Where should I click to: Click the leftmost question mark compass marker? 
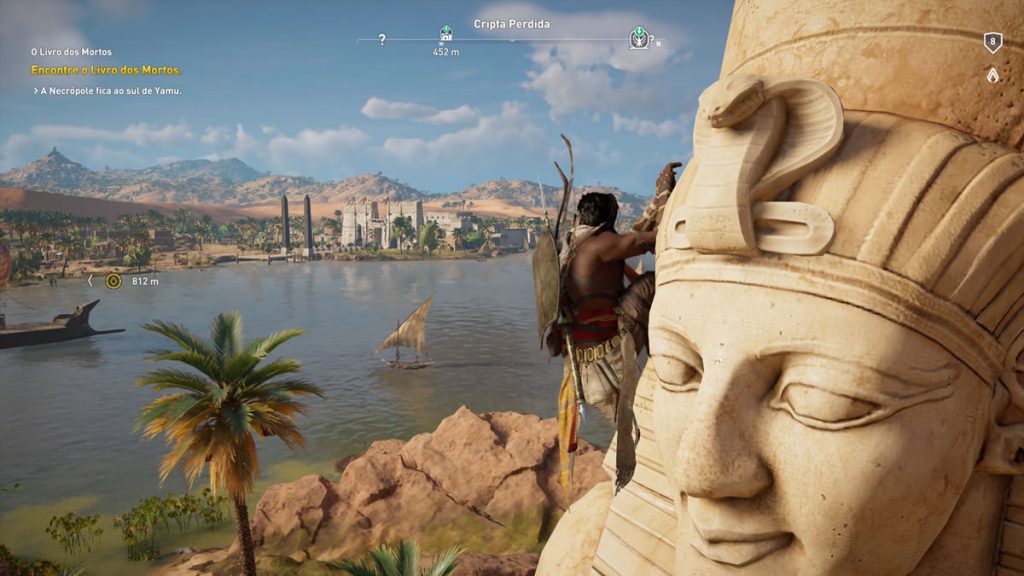(382, 40)
